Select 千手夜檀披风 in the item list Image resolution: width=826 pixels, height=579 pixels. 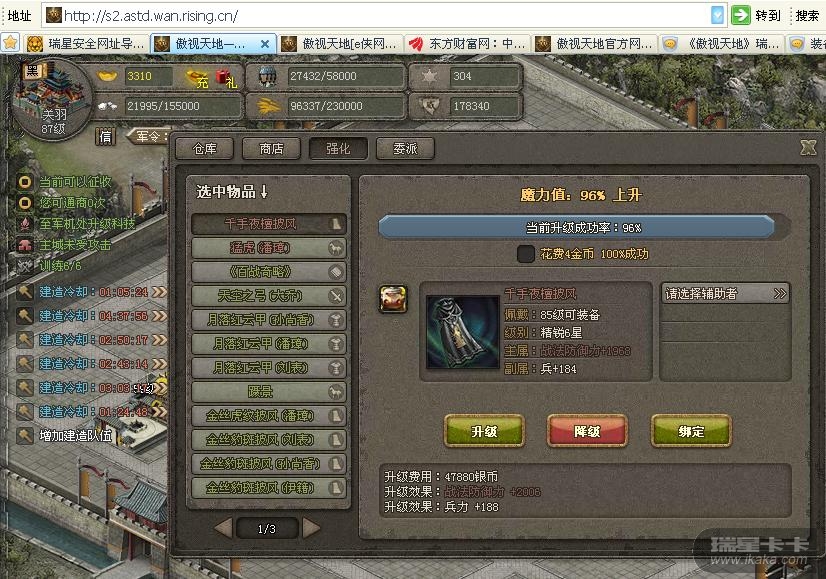tap(269, 224)
